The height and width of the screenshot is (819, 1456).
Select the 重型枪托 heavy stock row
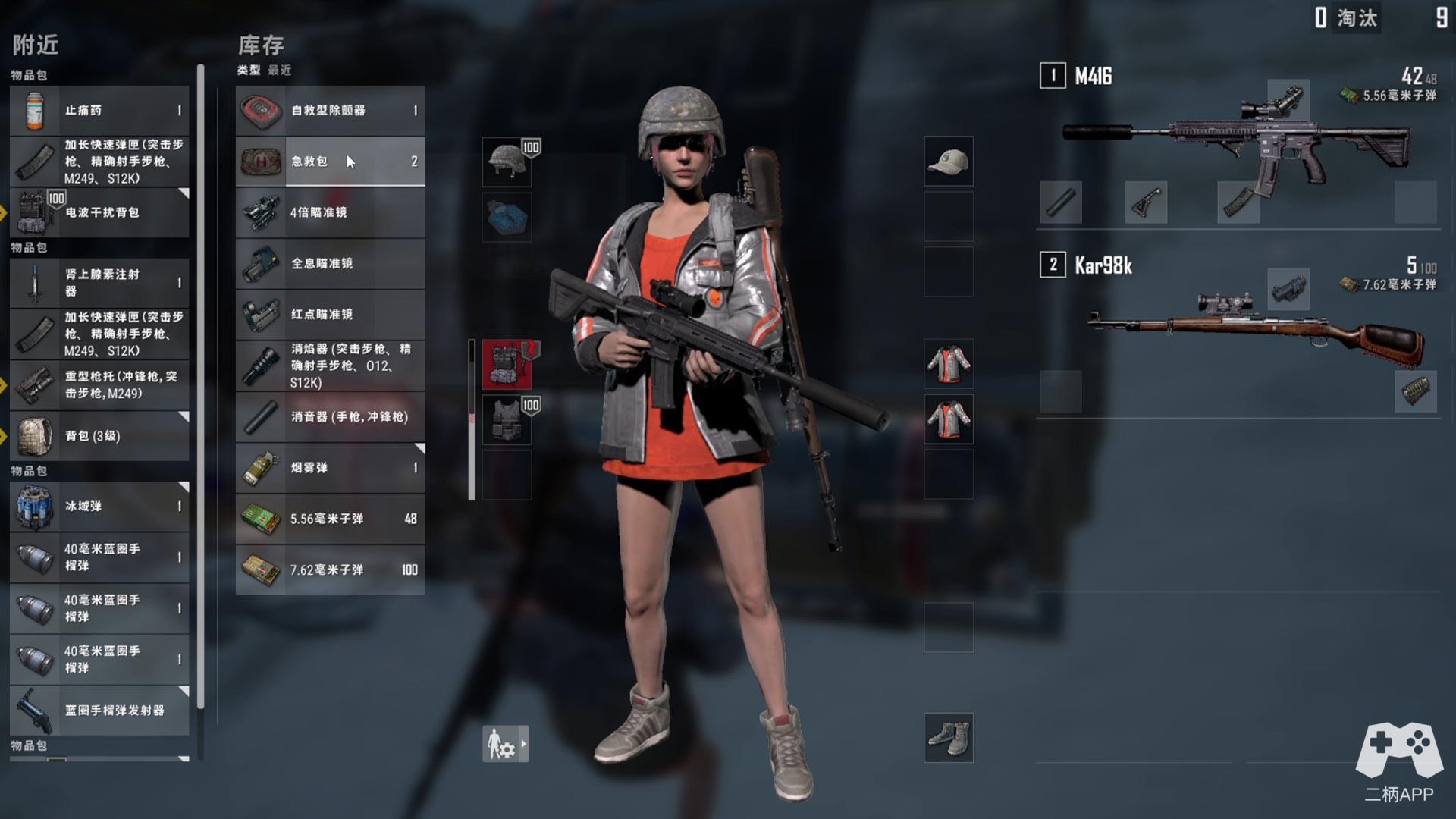coord(99,385)
